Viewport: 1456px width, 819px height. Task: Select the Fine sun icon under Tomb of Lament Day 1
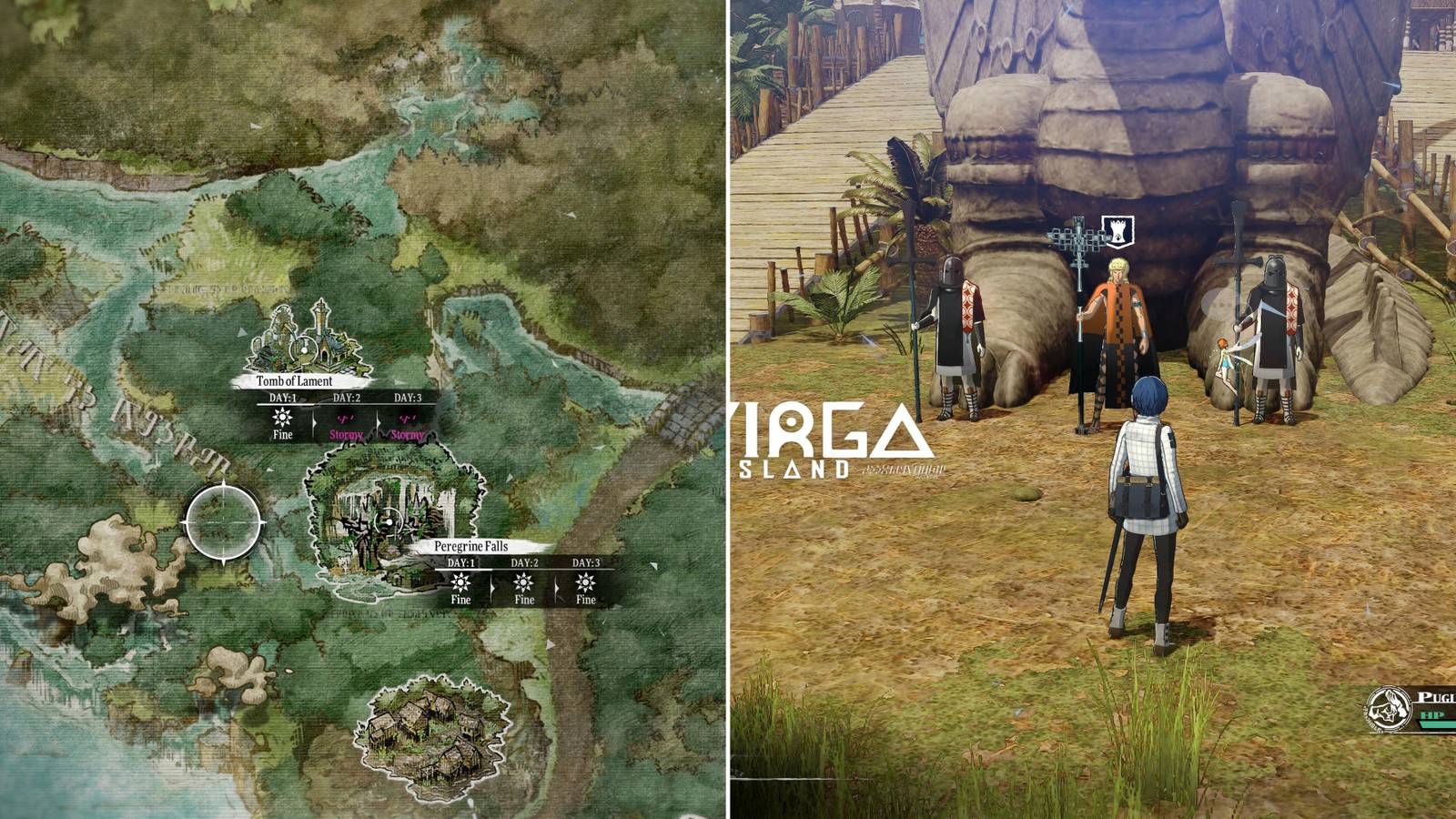281,419
